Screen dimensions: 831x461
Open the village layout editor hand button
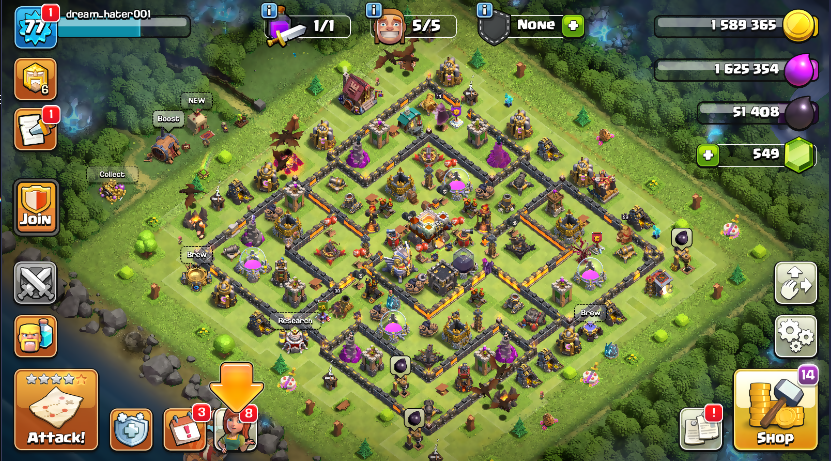pyautogui.click(x=795, y=283)
